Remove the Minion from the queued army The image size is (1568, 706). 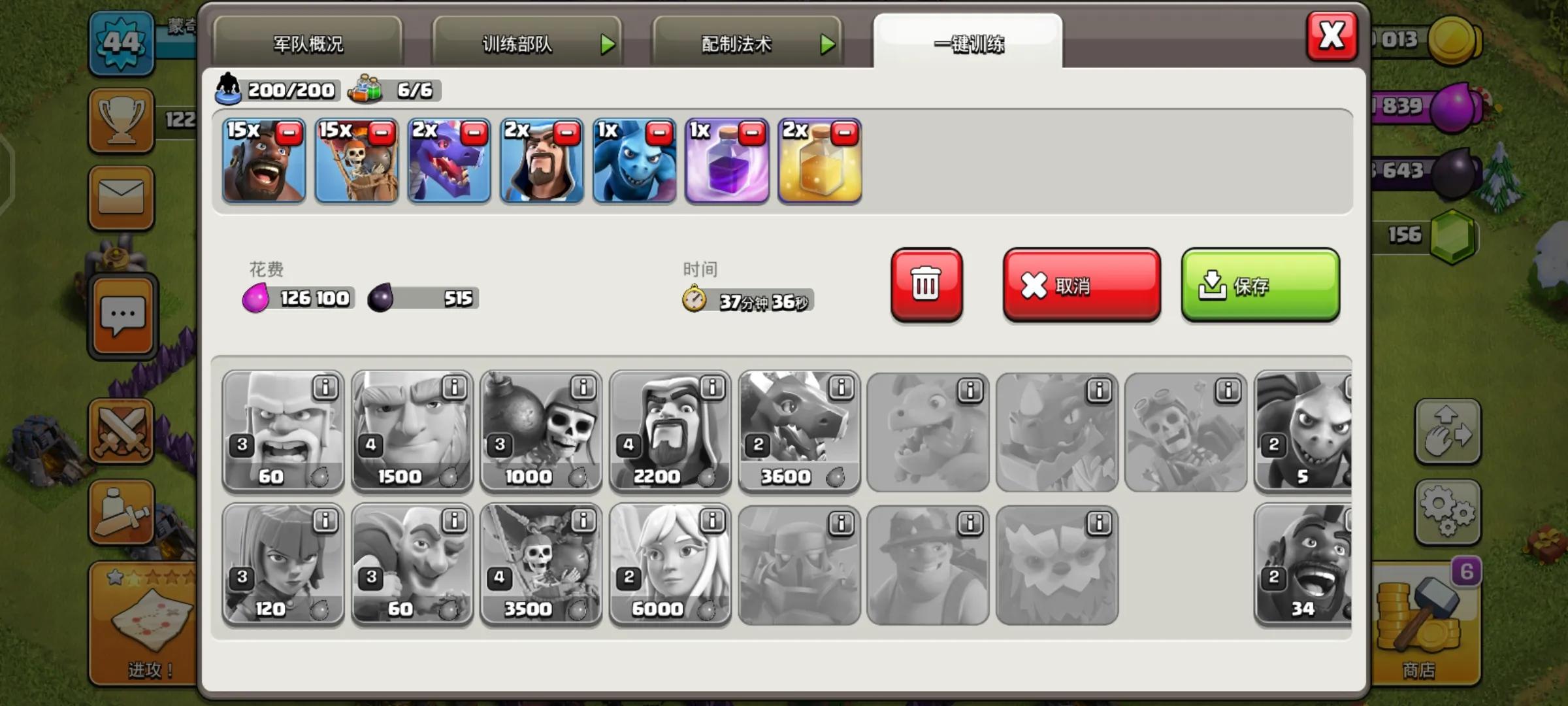coord(659,134)
